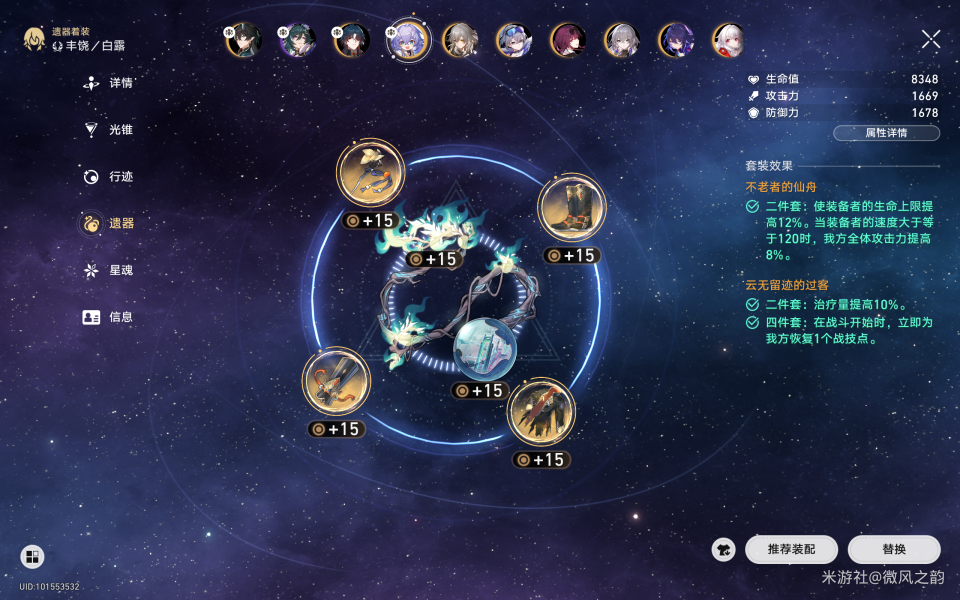Switch to Kafka's portrait
Screen dimensions: 960x600
point(568,40)
